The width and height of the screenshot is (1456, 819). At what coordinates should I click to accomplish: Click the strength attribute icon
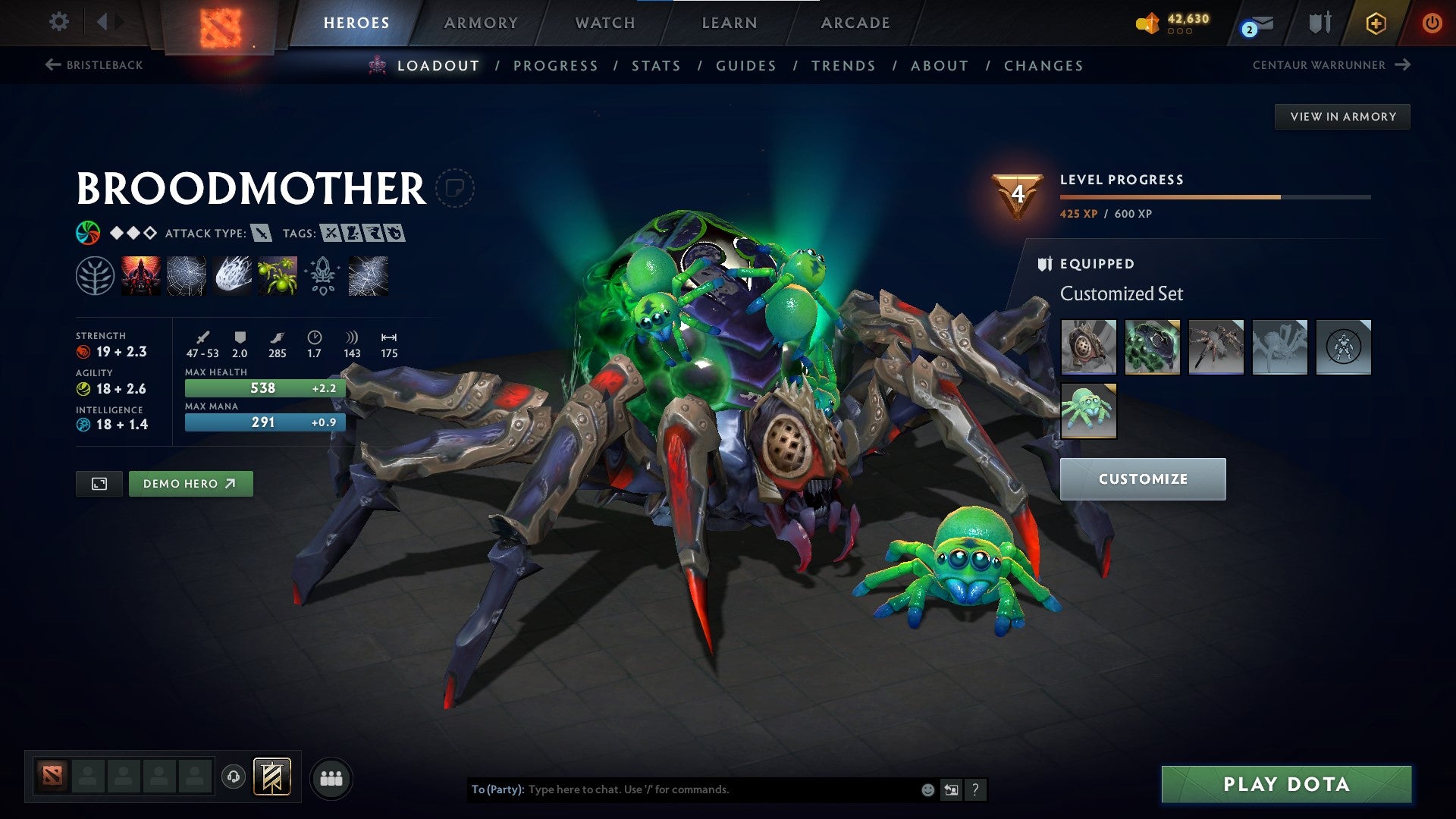point(82,351)
